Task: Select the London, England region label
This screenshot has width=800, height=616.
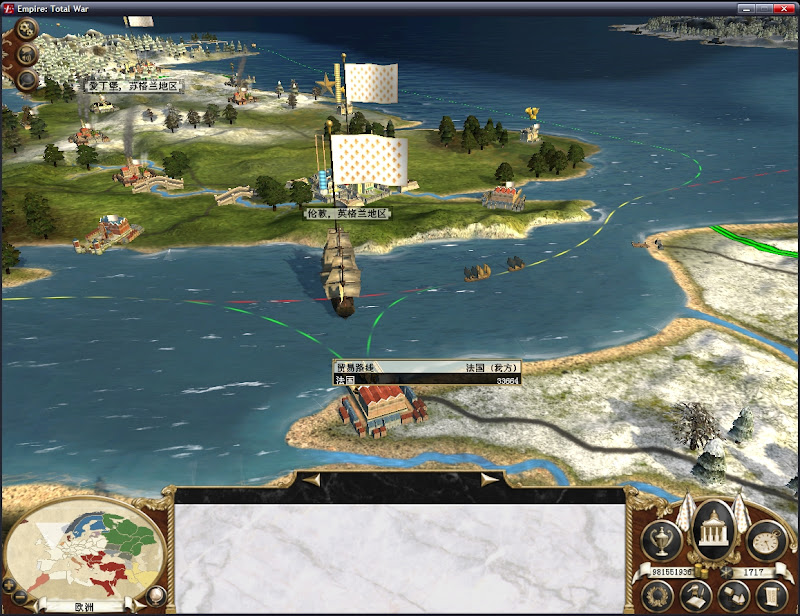Action: click(347, 214)
